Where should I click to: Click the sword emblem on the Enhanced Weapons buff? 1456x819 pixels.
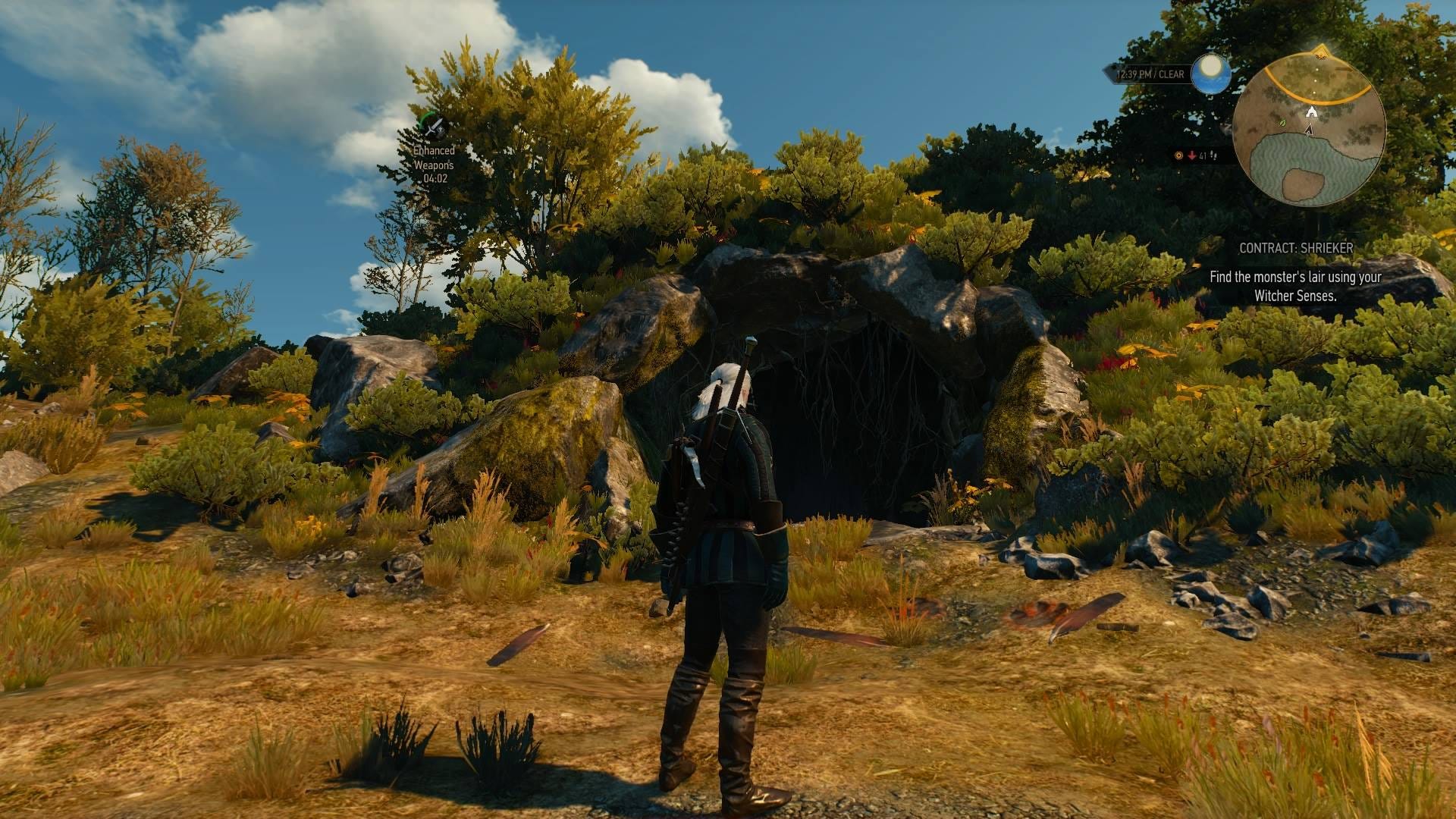coord(434,125)
